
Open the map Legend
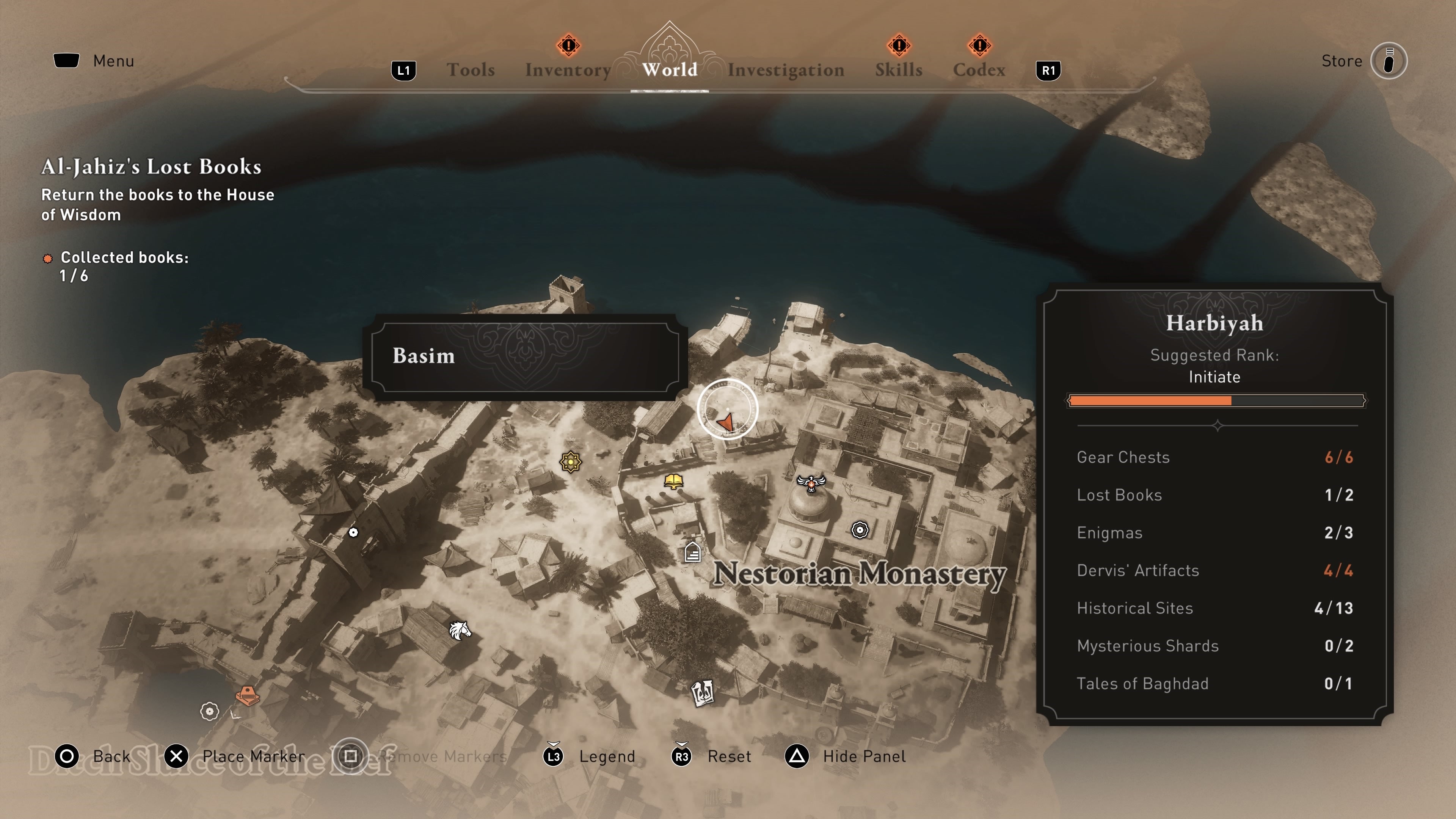(x=607, y=756)
